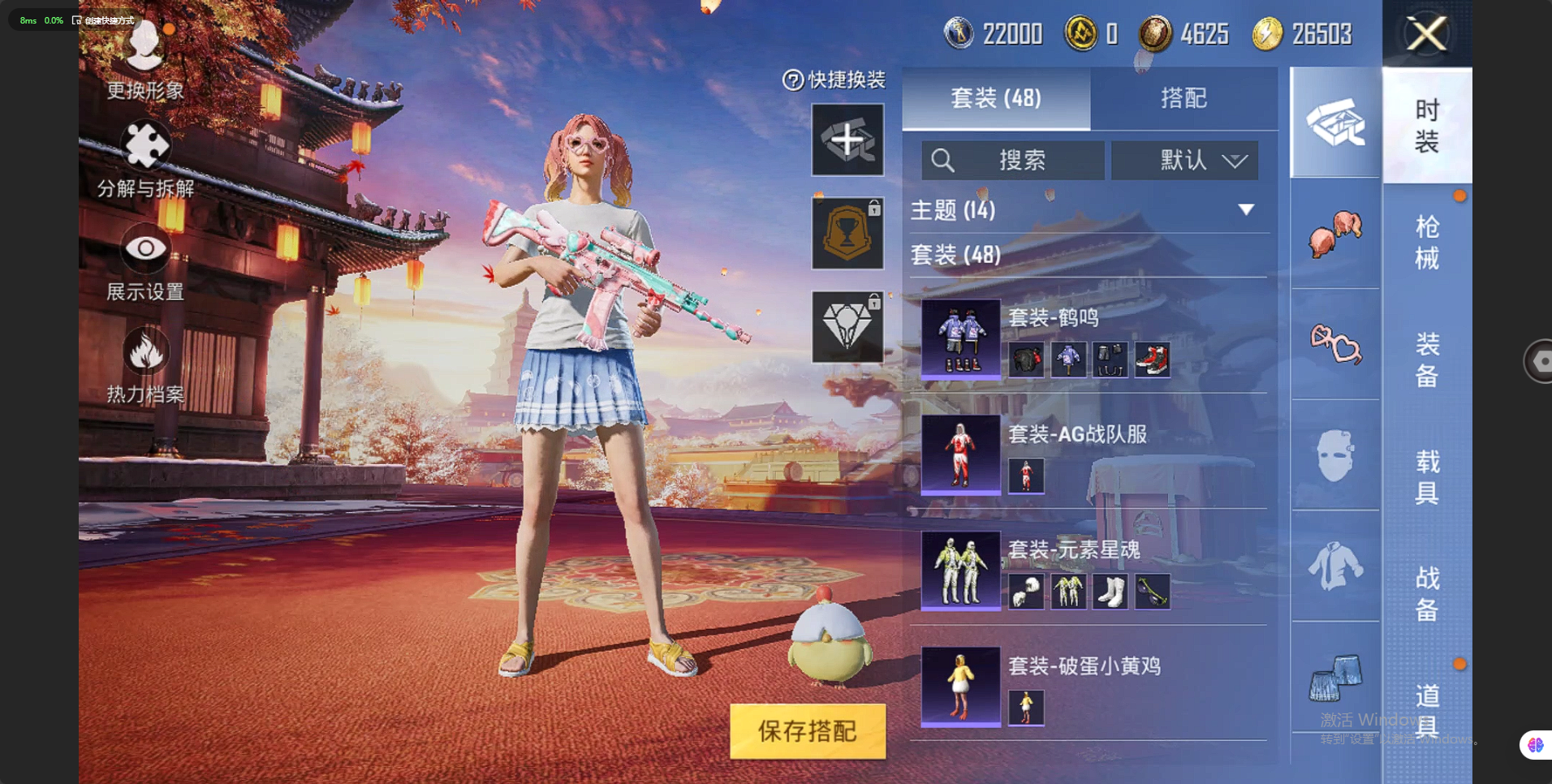
Task: Save the outfit with 保存搭配
Action: (x=807, y=730)
